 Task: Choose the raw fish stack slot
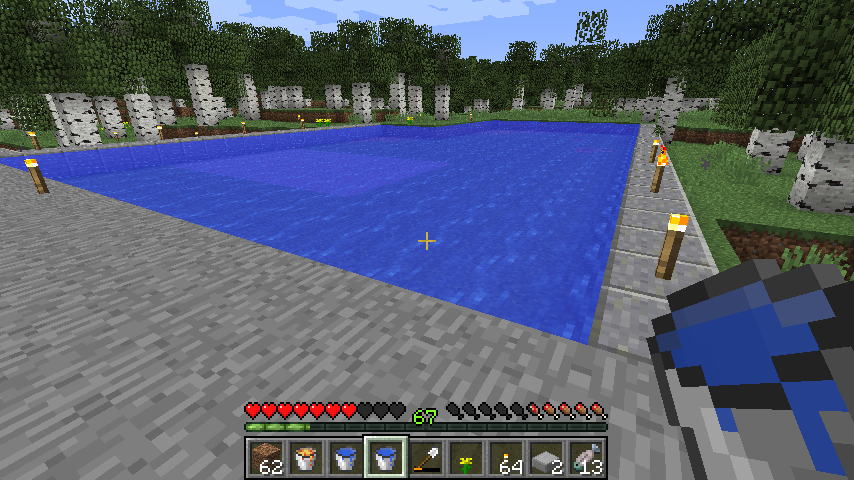[x=586, y=460]
